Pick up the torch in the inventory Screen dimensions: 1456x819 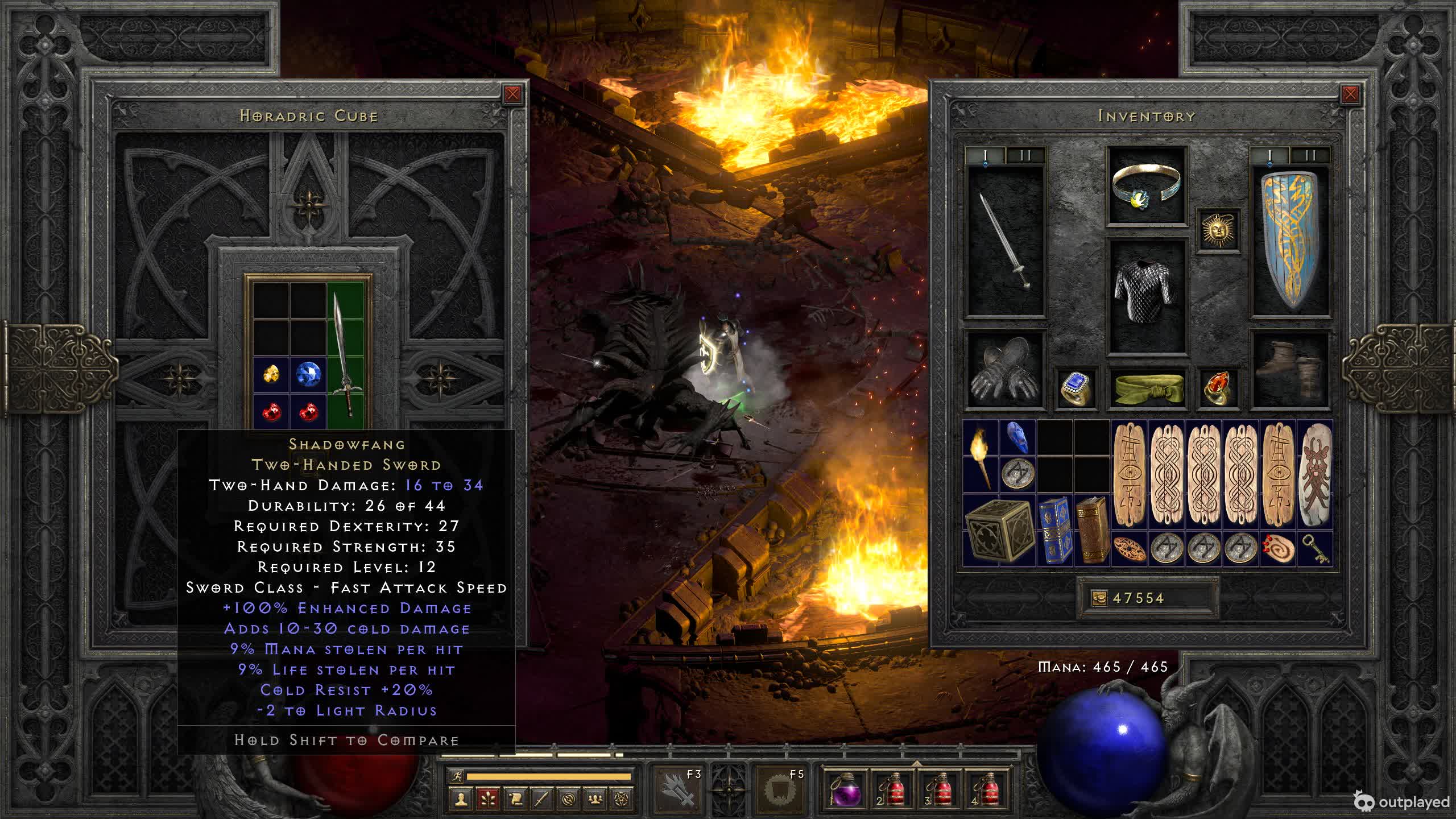click(x=981, y=456)
